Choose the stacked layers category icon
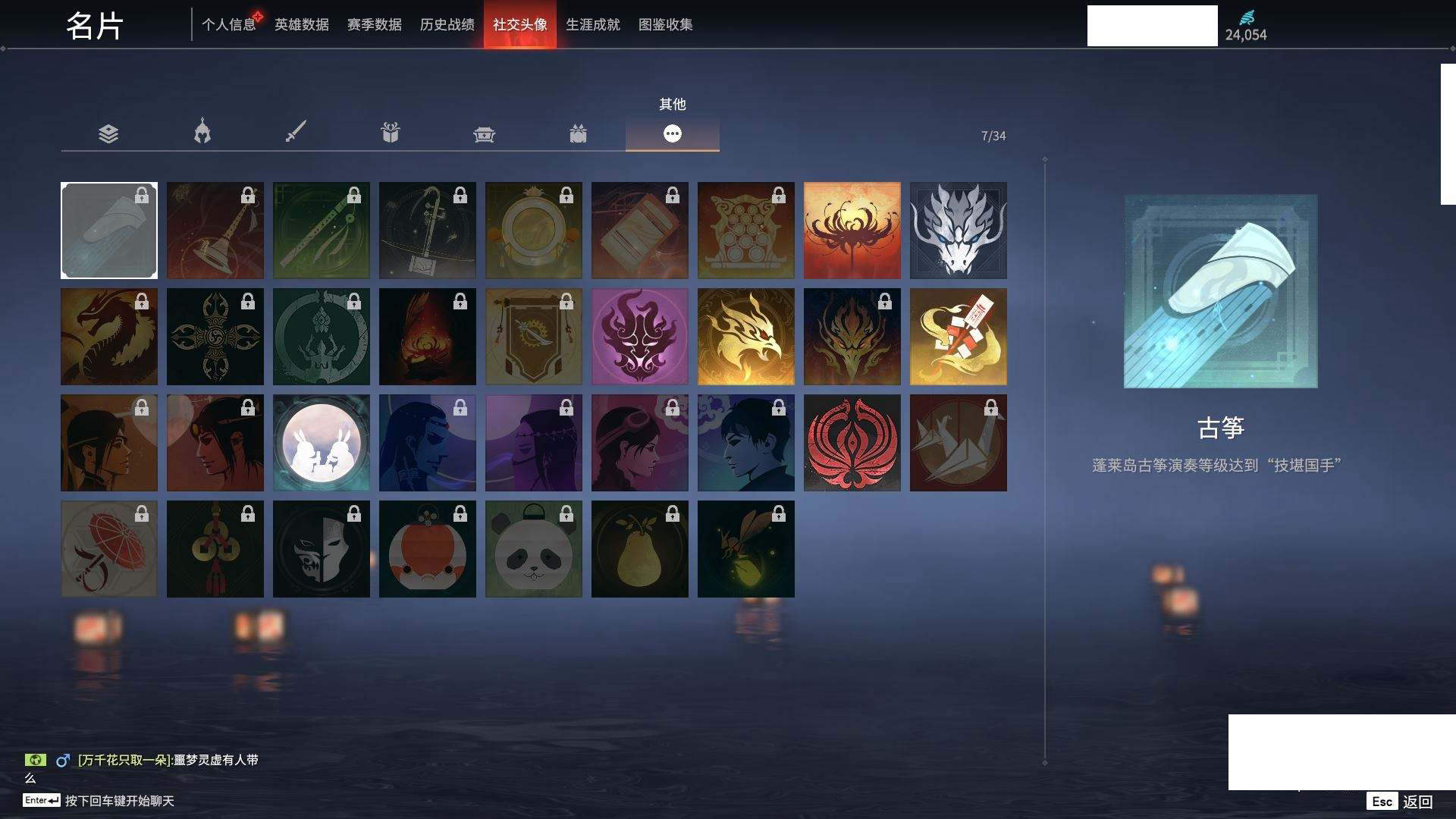Screen dimensions: 1456x819 (108, 134)
